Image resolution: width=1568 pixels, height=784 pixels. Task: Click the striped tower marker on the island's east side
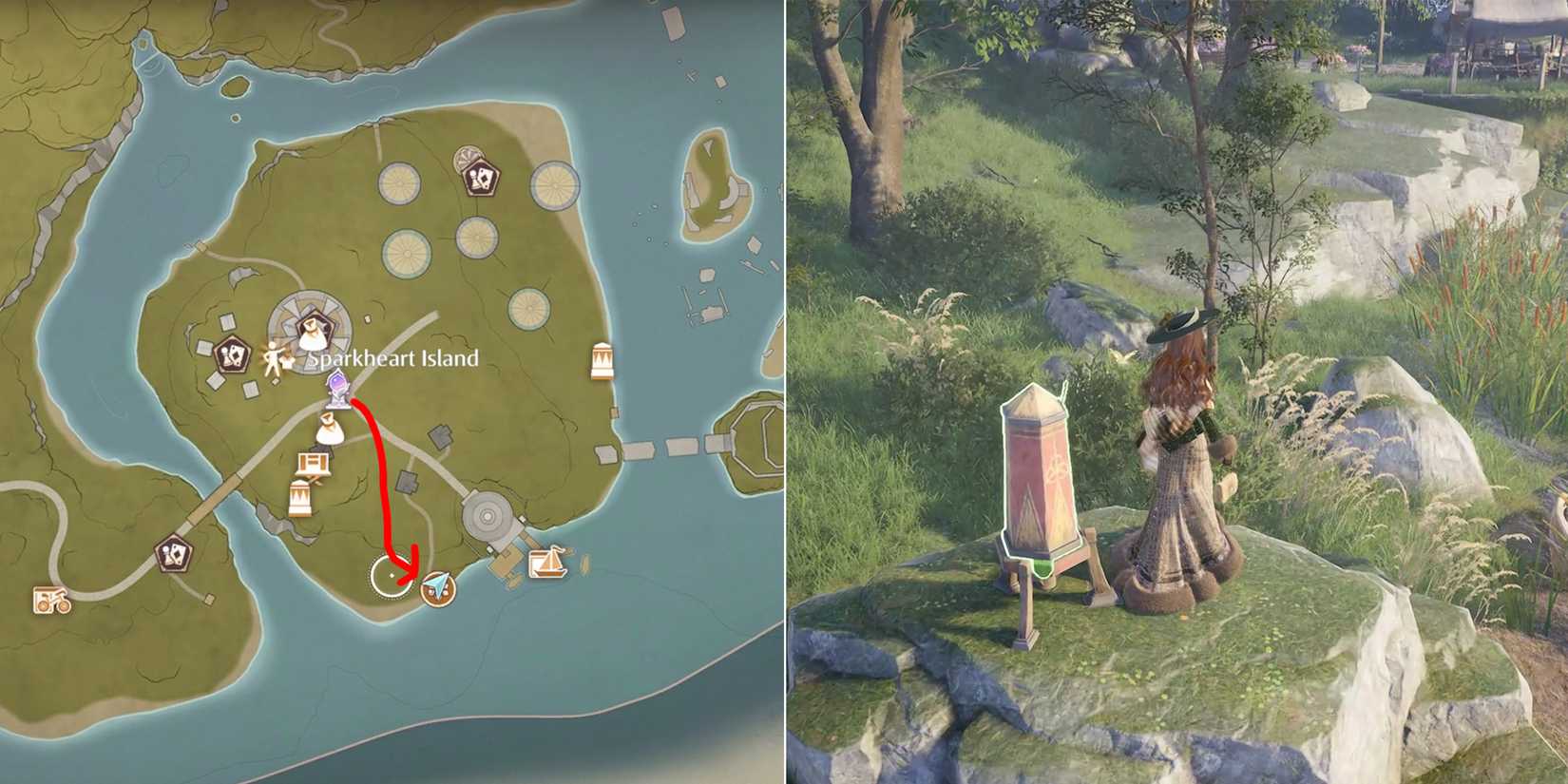[x=601, y=359]
